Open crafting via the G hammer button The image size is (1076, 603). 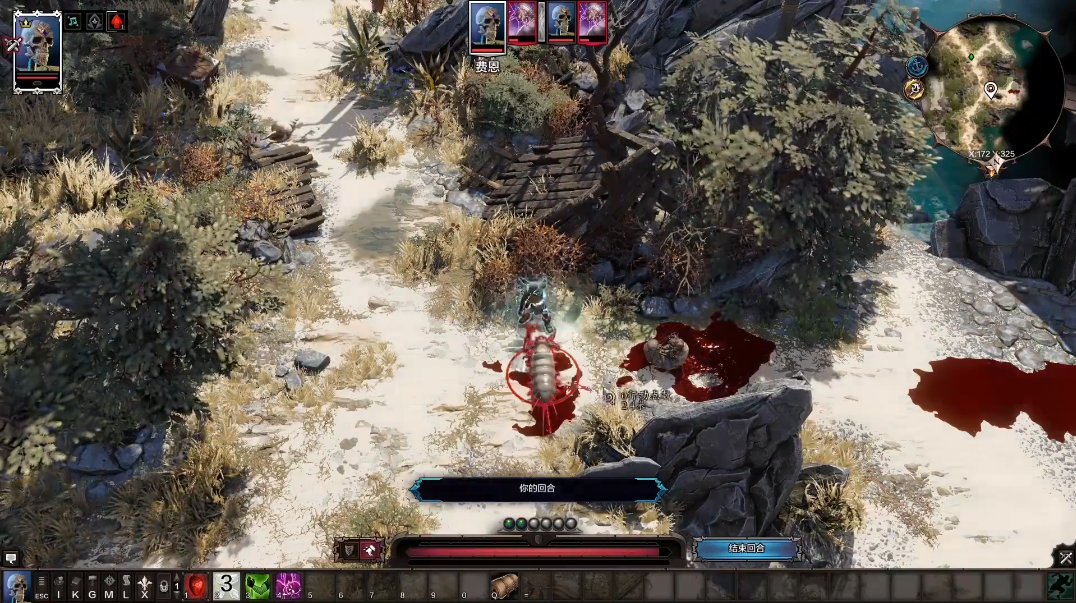(92, 586)
